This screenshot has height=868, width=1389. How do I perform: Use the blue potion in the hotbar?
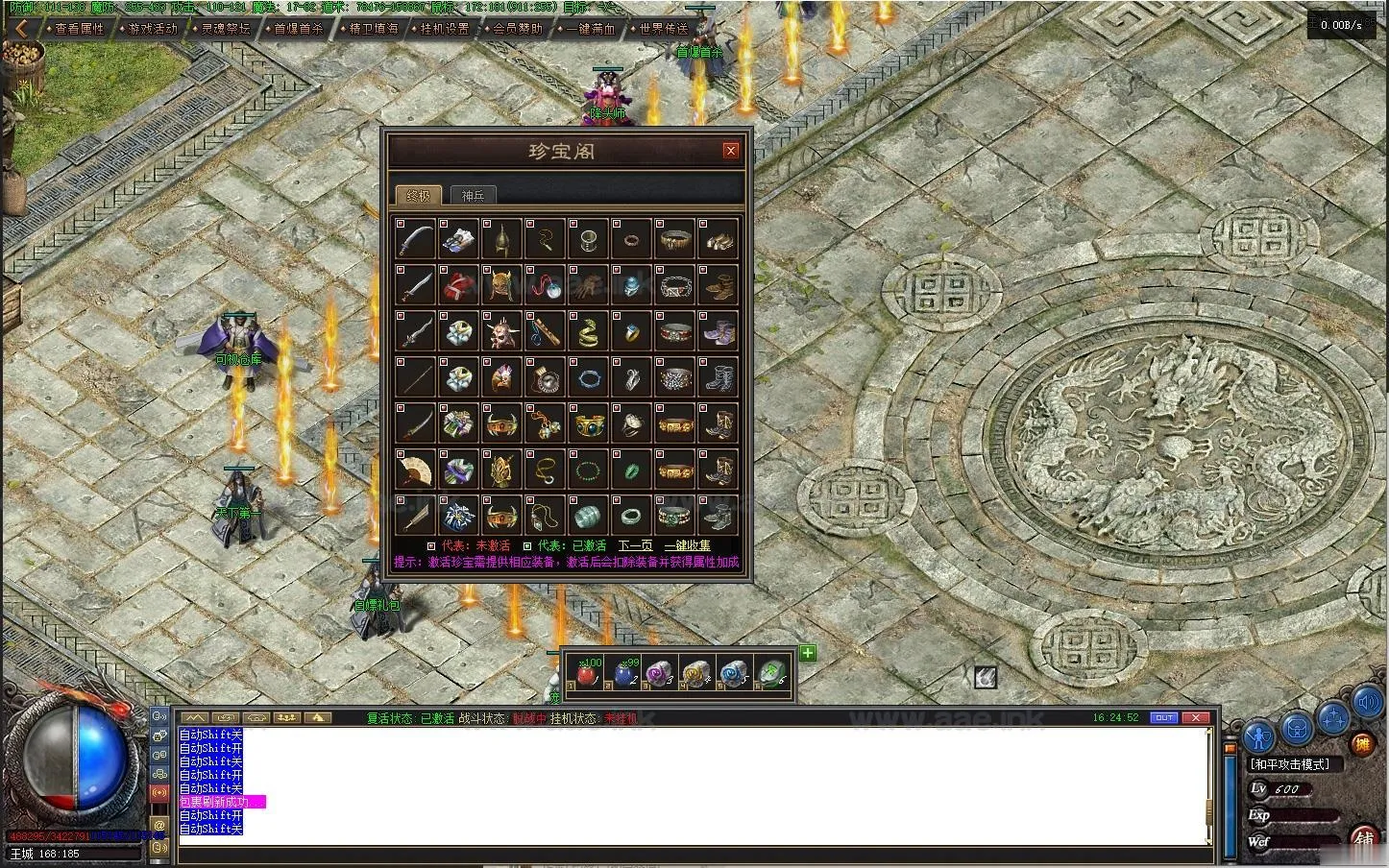tap(623, 673)
